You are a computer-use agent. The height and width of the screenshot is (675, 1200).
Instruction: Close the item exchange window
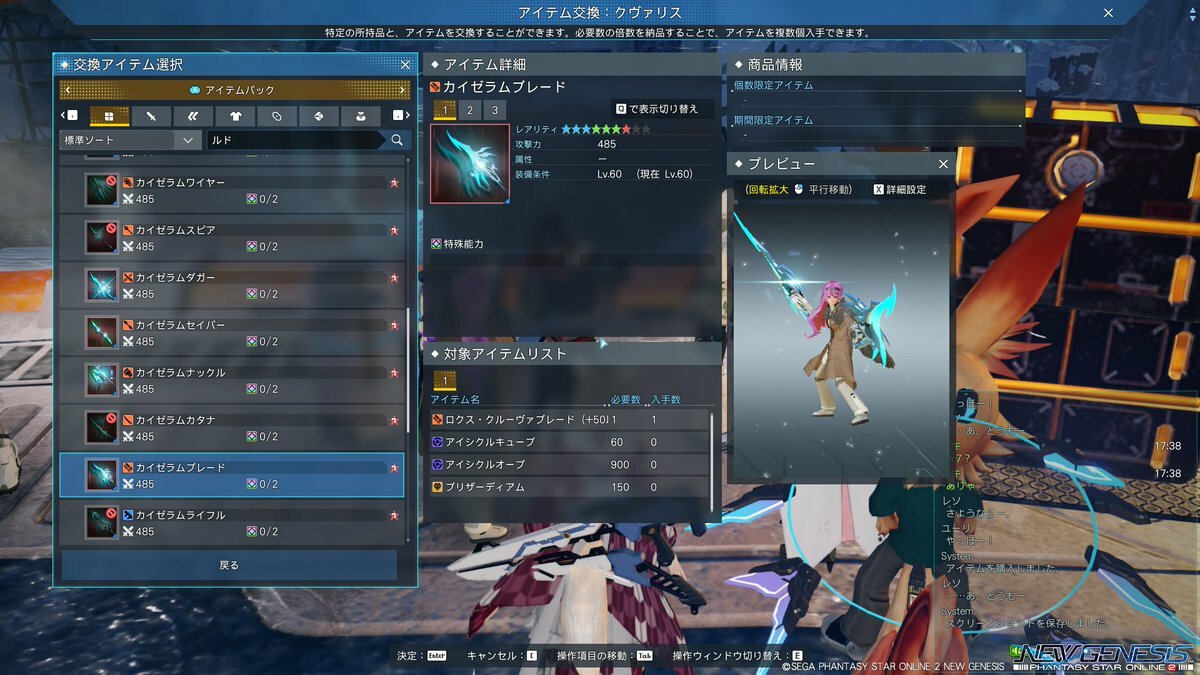[1108, 13]
